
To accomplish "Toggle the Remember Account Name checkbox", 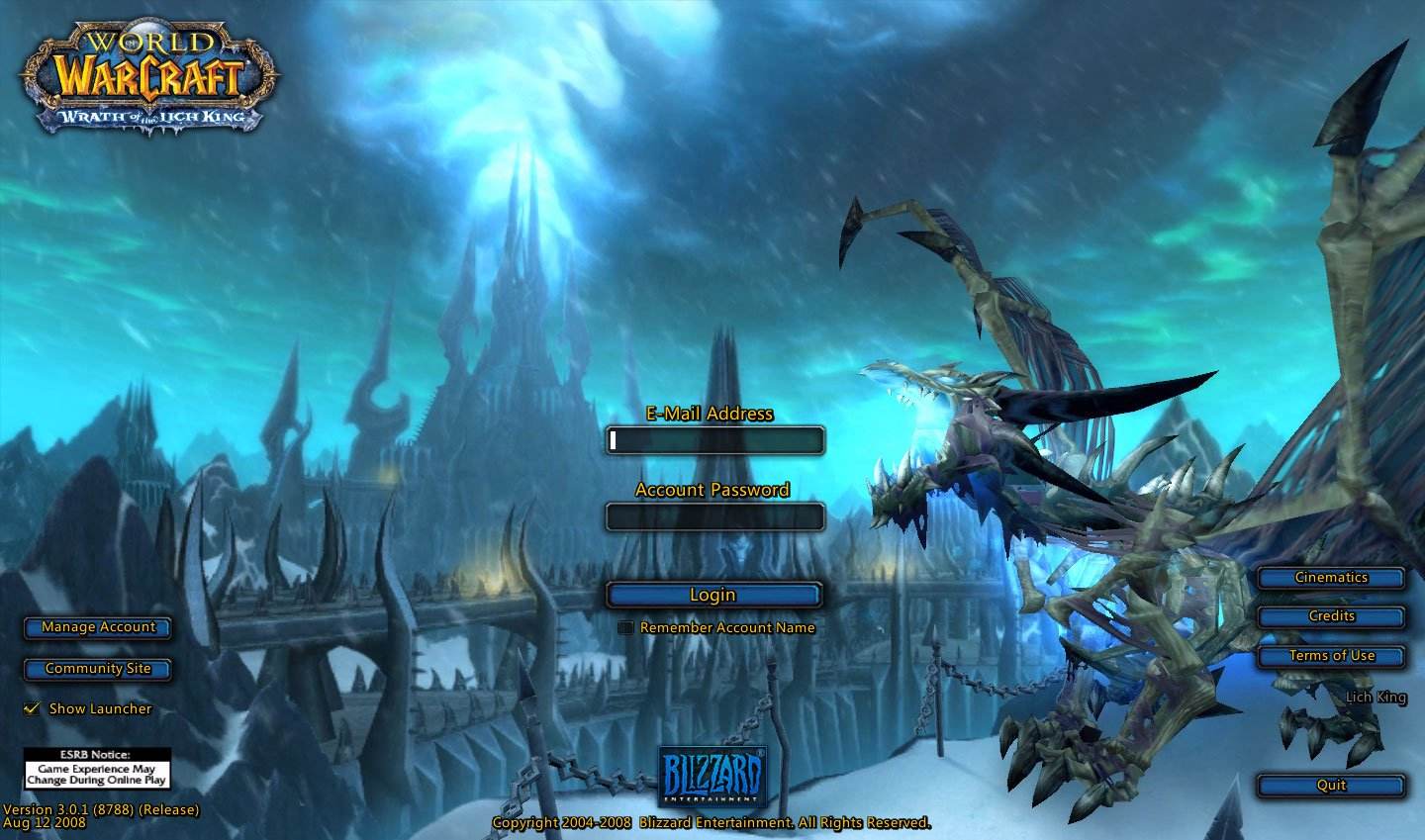I will pyautogui.click(x=625, y=627).
